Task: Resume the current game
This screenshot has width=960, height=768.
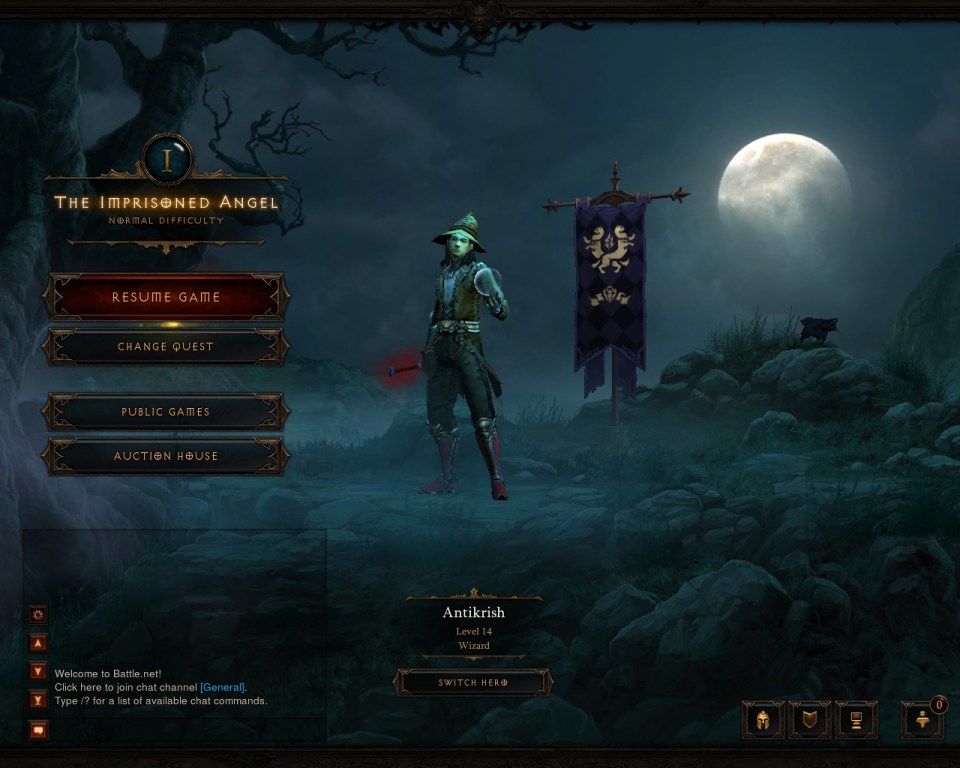Action: pos(166,297)
